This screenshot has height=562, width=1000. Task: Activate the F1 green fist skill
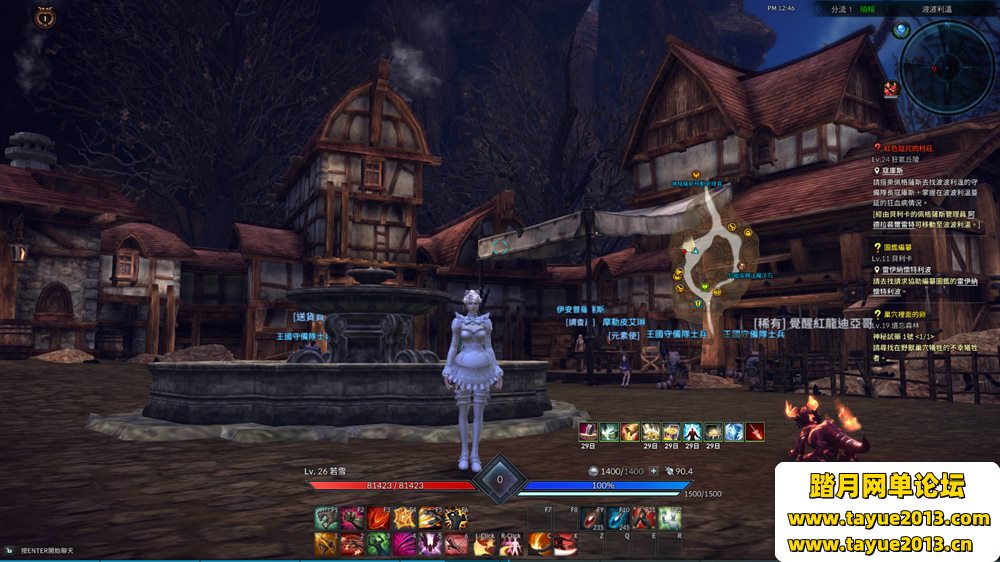326,518
